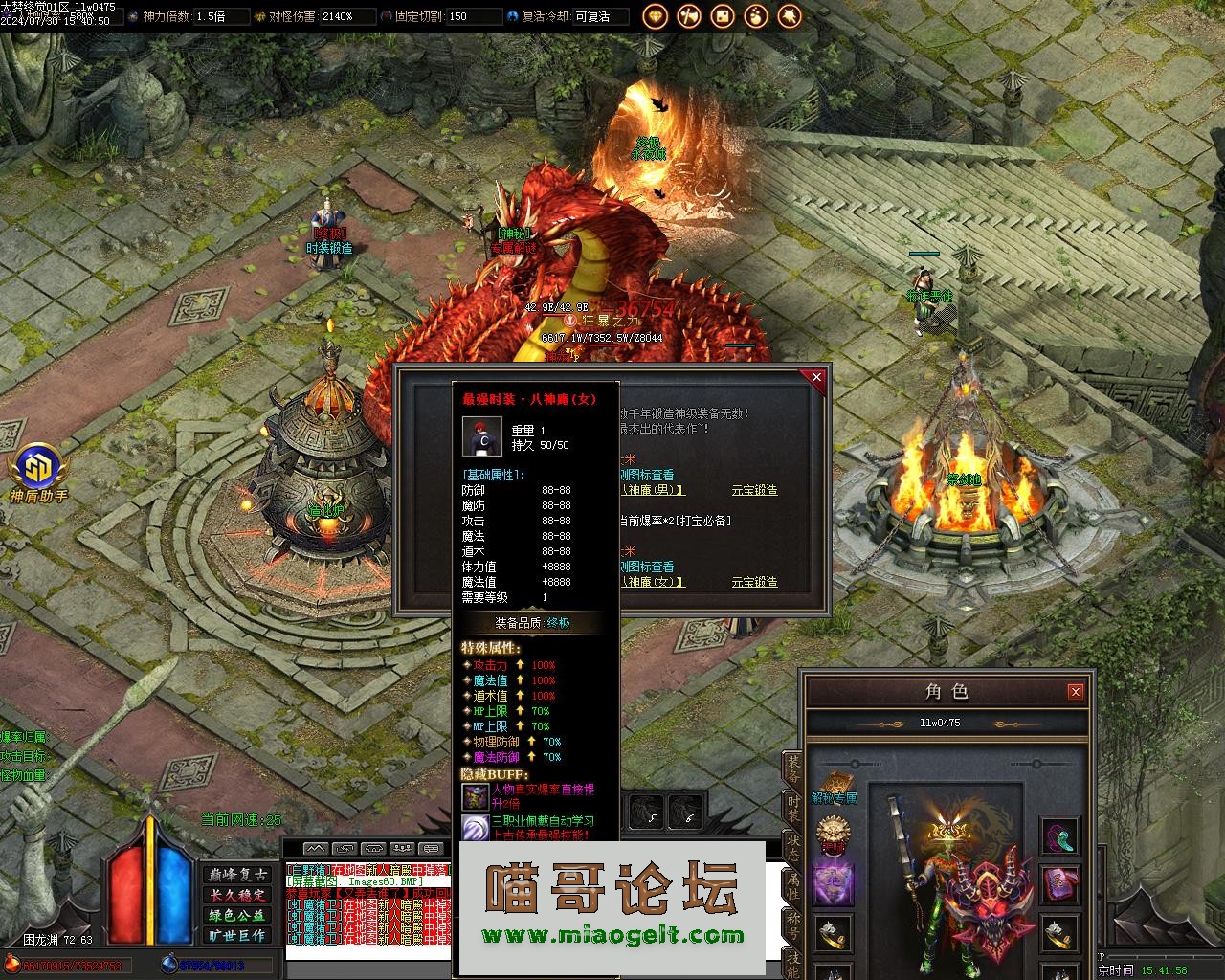
Task: Click the potion flask icon
Action: click(756, 15)
